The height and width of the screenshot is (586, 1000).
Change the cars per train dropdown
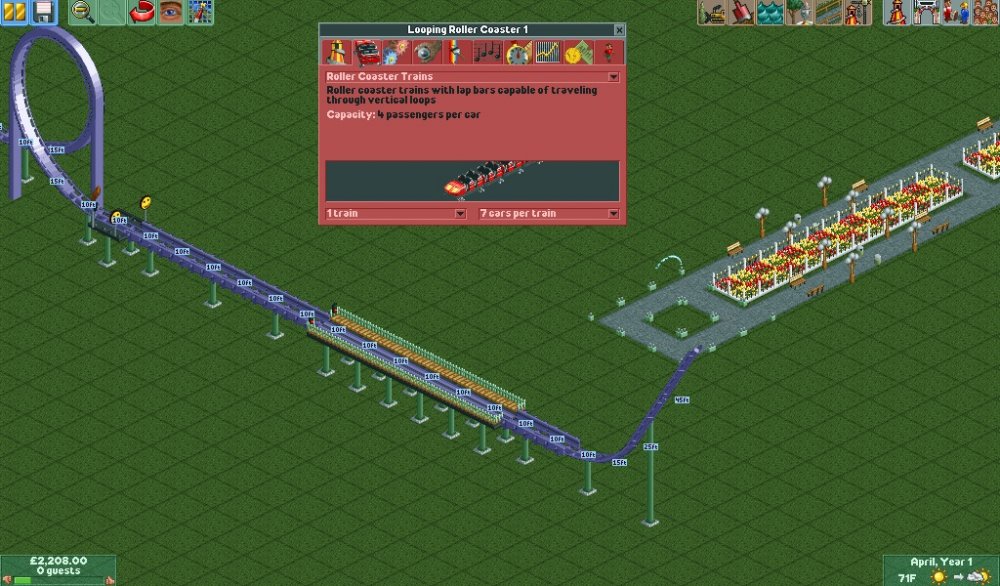[x=612, y=214]
